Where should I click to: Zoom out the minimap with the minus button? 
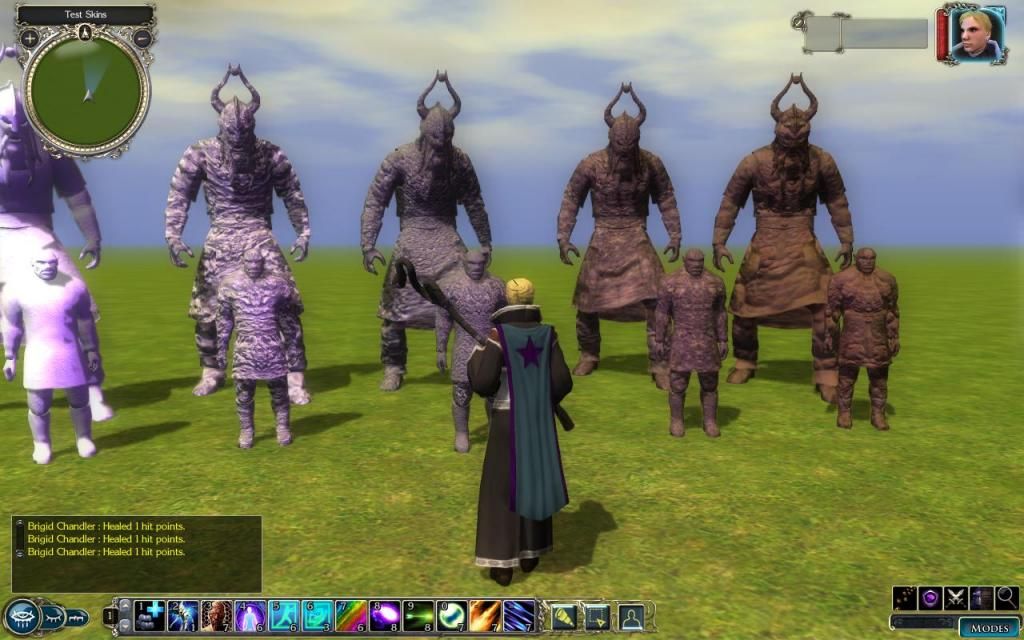141,39
